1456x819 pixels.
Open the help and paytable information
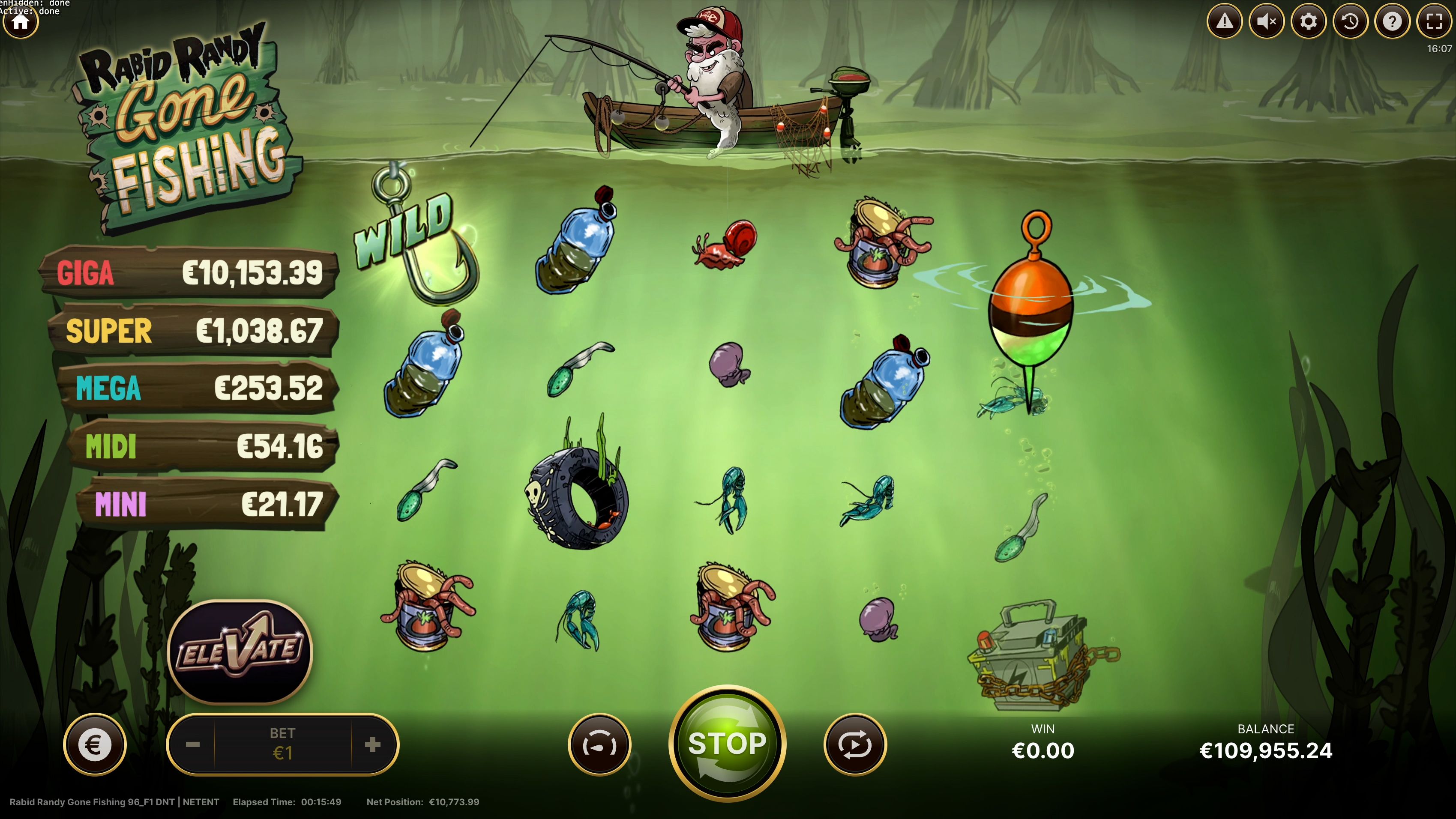(1393, 21)
